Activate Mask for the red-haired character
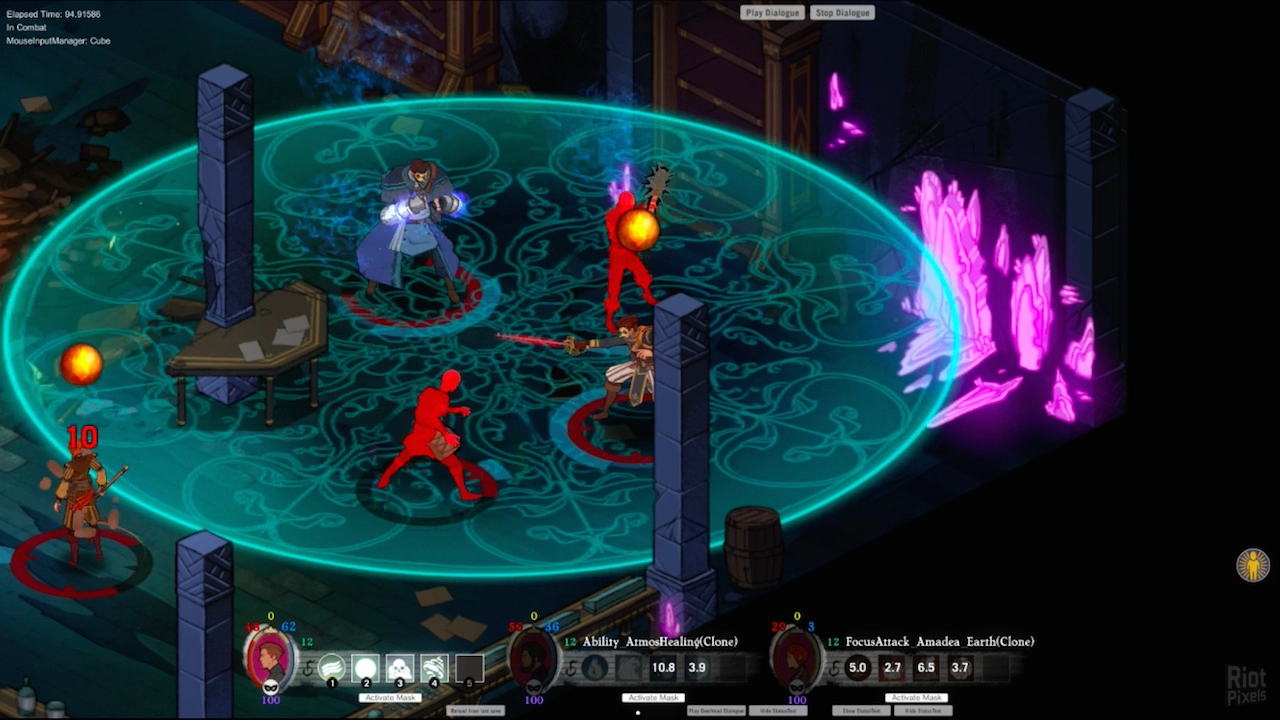Screen dimensions: 1280x720 [x=916, y=697]
